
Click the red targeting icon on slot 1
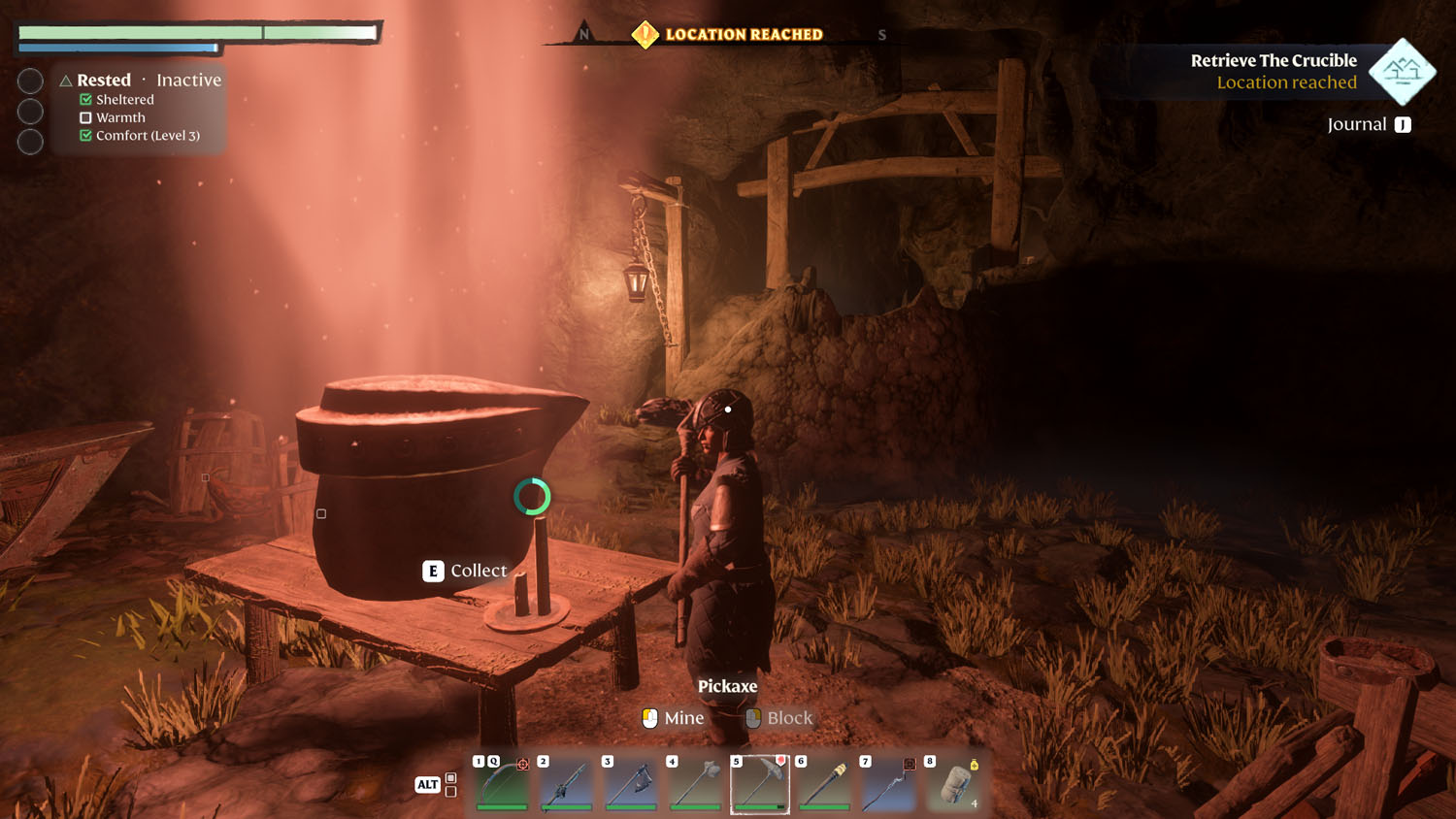tap(523, 765)
